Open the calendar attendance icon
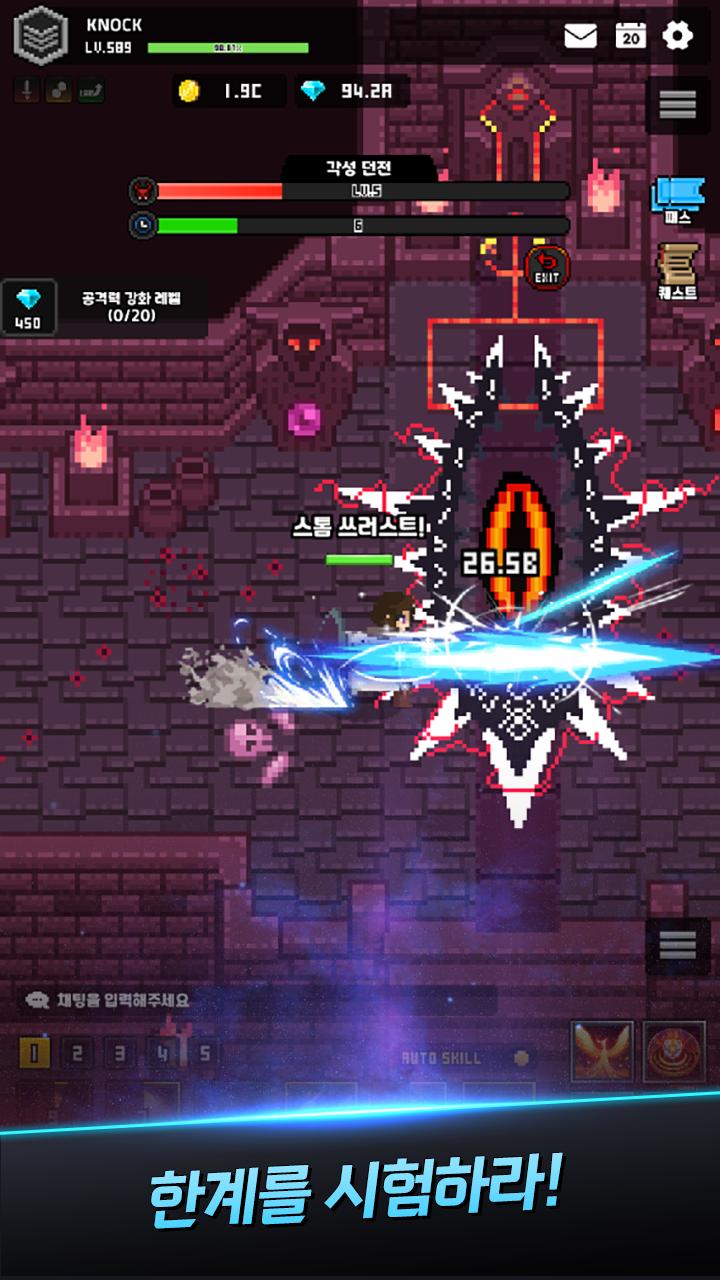Screen dimensions: 720x1280 630,37
